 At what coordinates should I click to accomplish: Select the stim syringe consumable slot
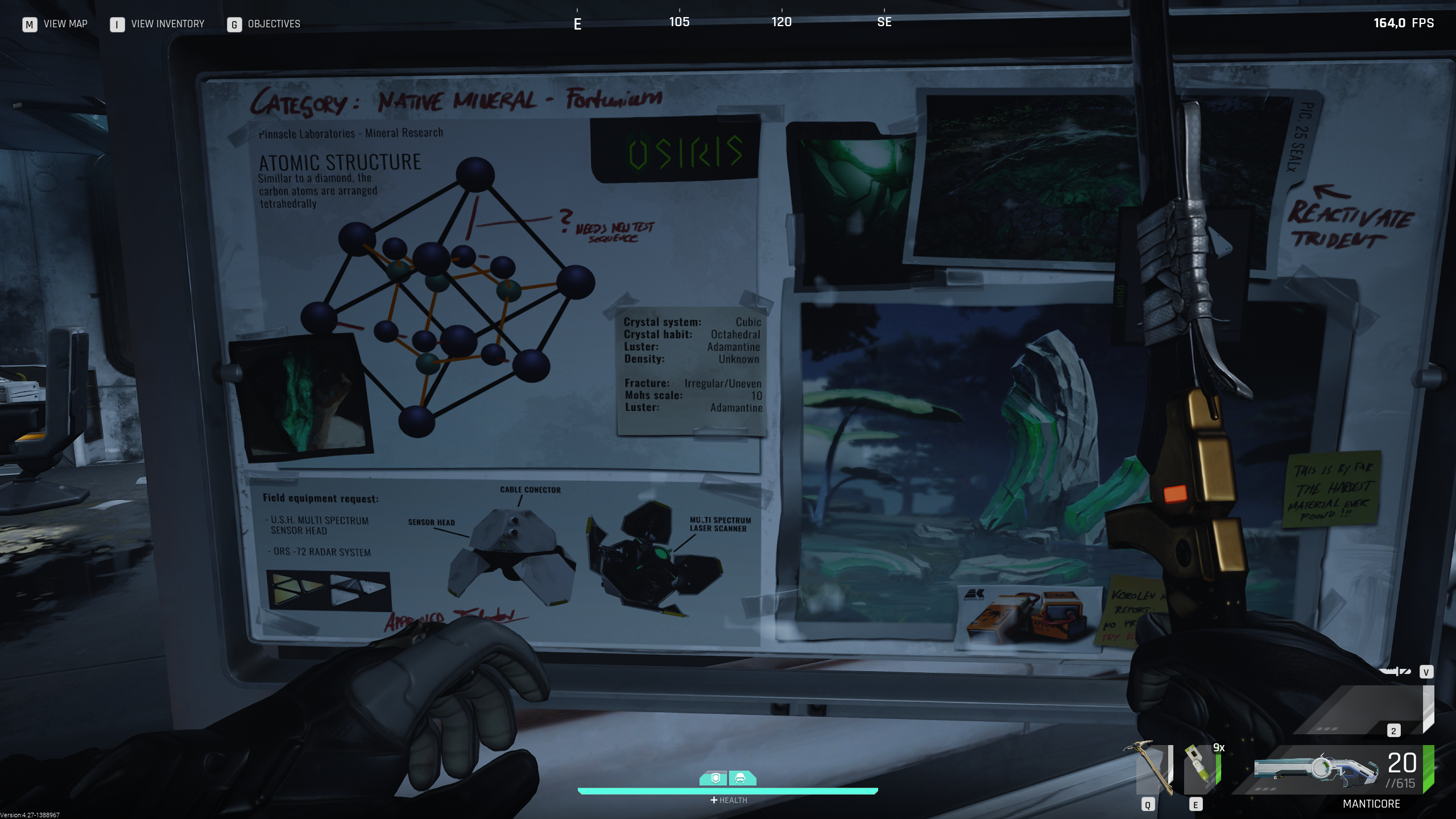tap(1201, 769)
